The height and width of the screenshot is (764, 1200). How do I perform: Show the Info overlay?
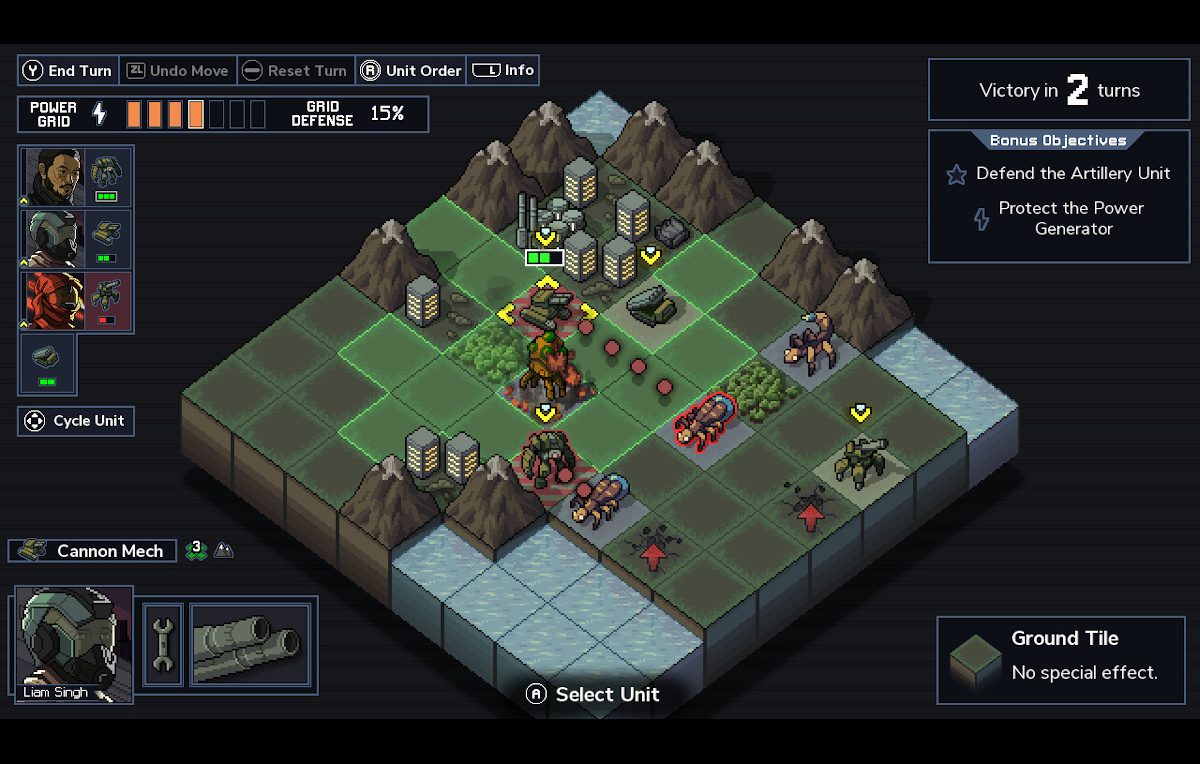(503, 70)
